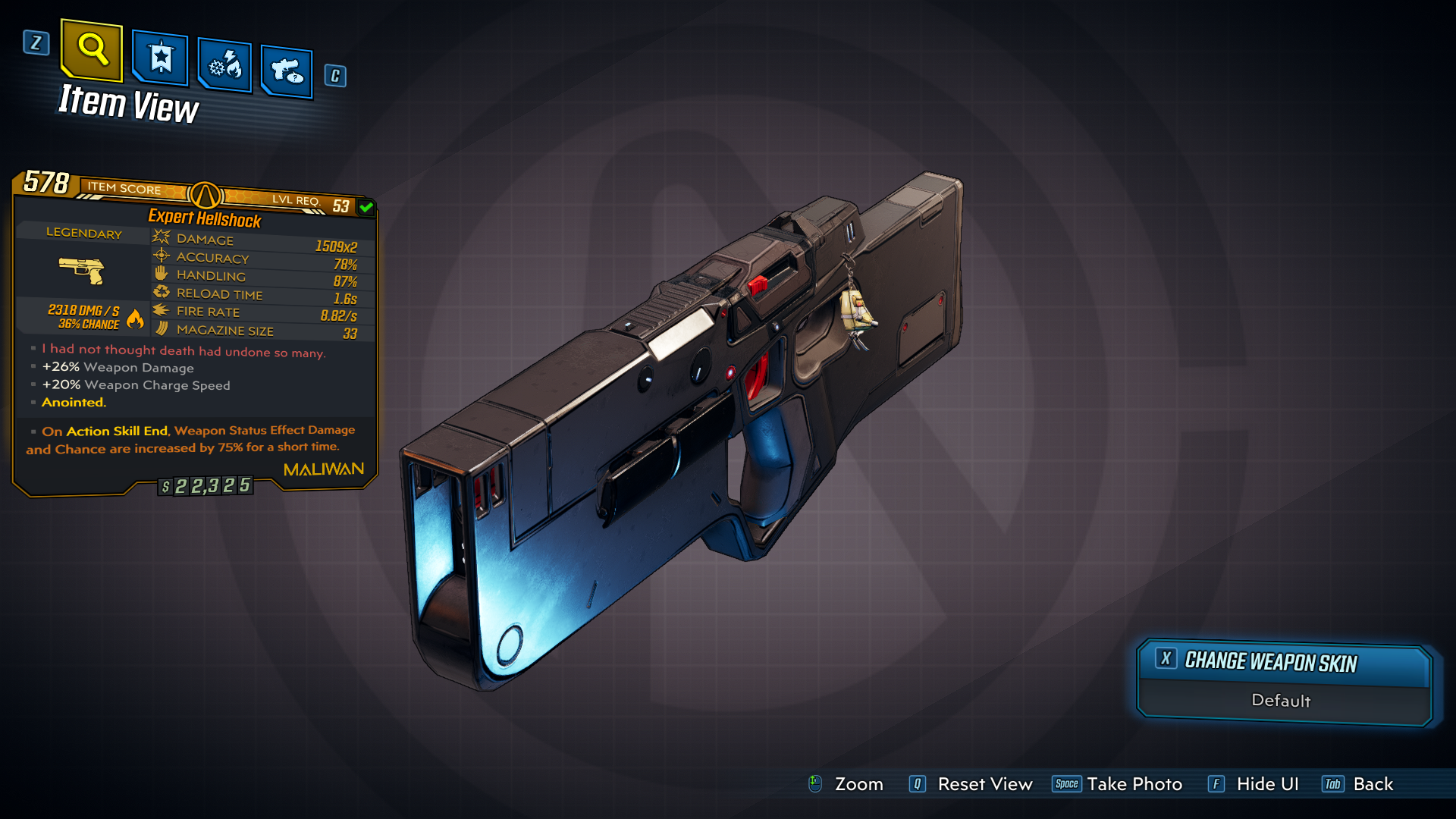Screen dimensions: 1456x819
Task: Go Back from the item view
Action: click(x=1358, y=784)
